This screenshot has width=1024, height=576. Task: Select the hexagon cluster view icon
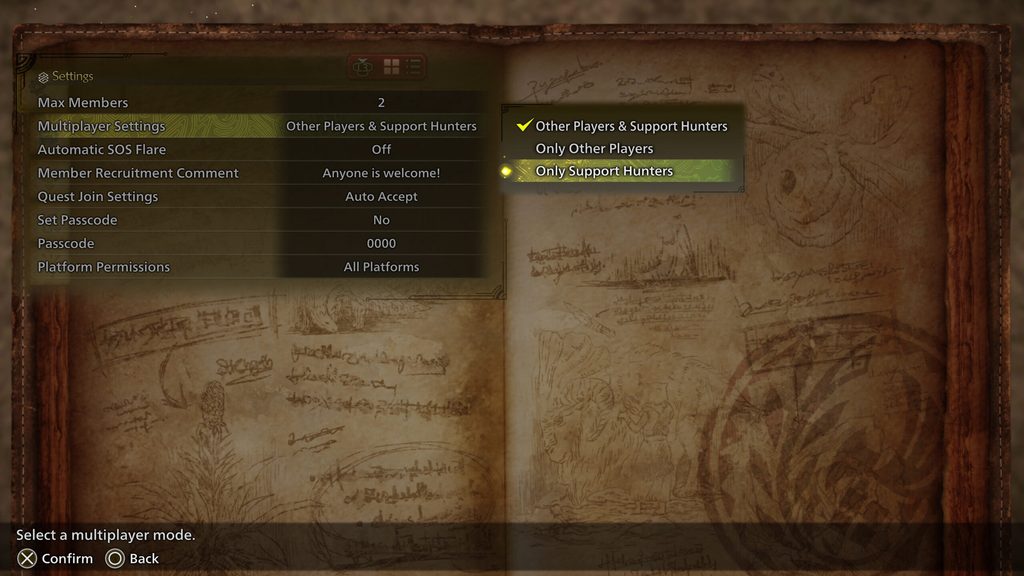(364, 67)
